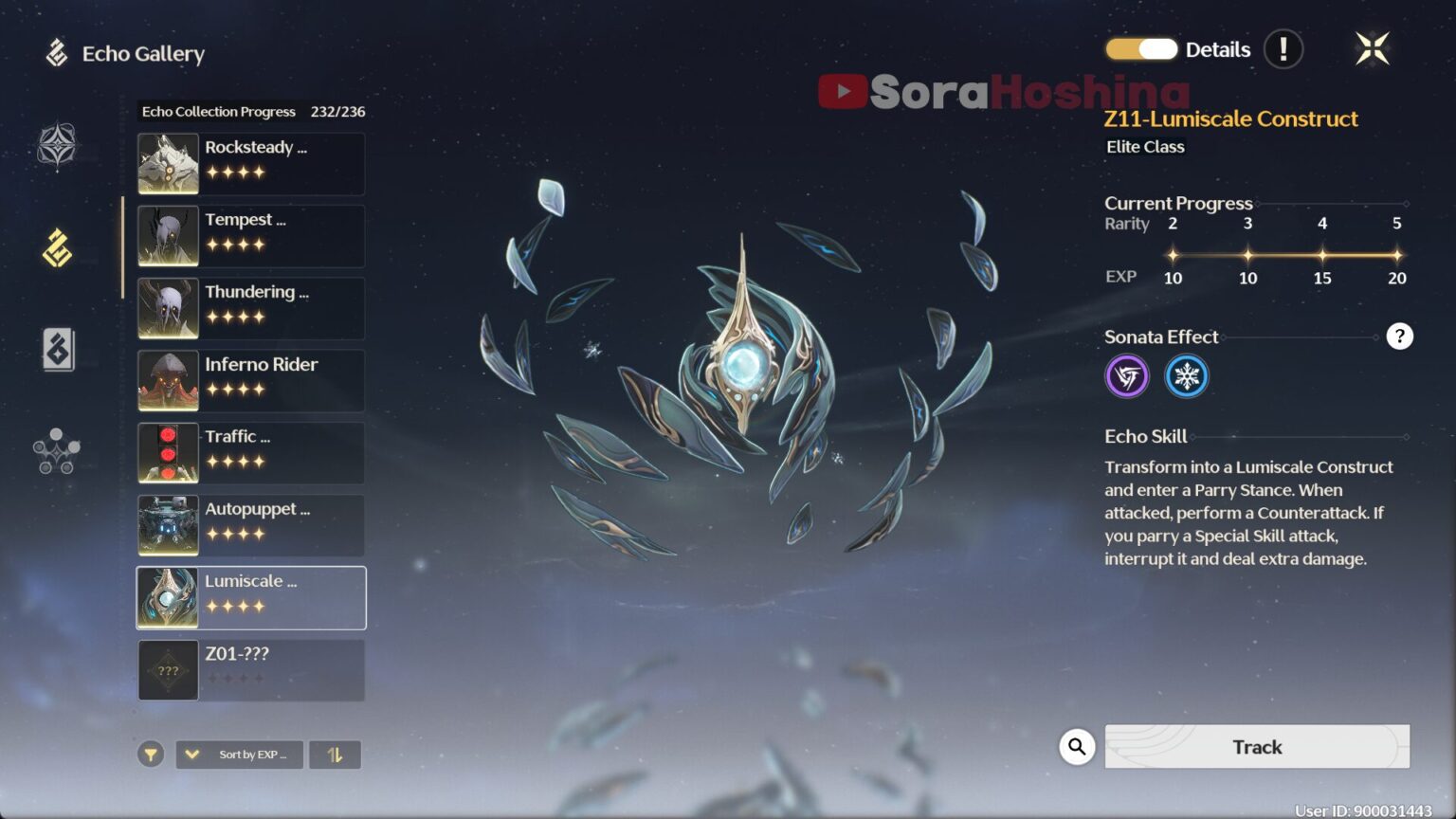Open the exclamation mark info button
Viewport: 1456px width, 819px height.
tap(1283, 49)
